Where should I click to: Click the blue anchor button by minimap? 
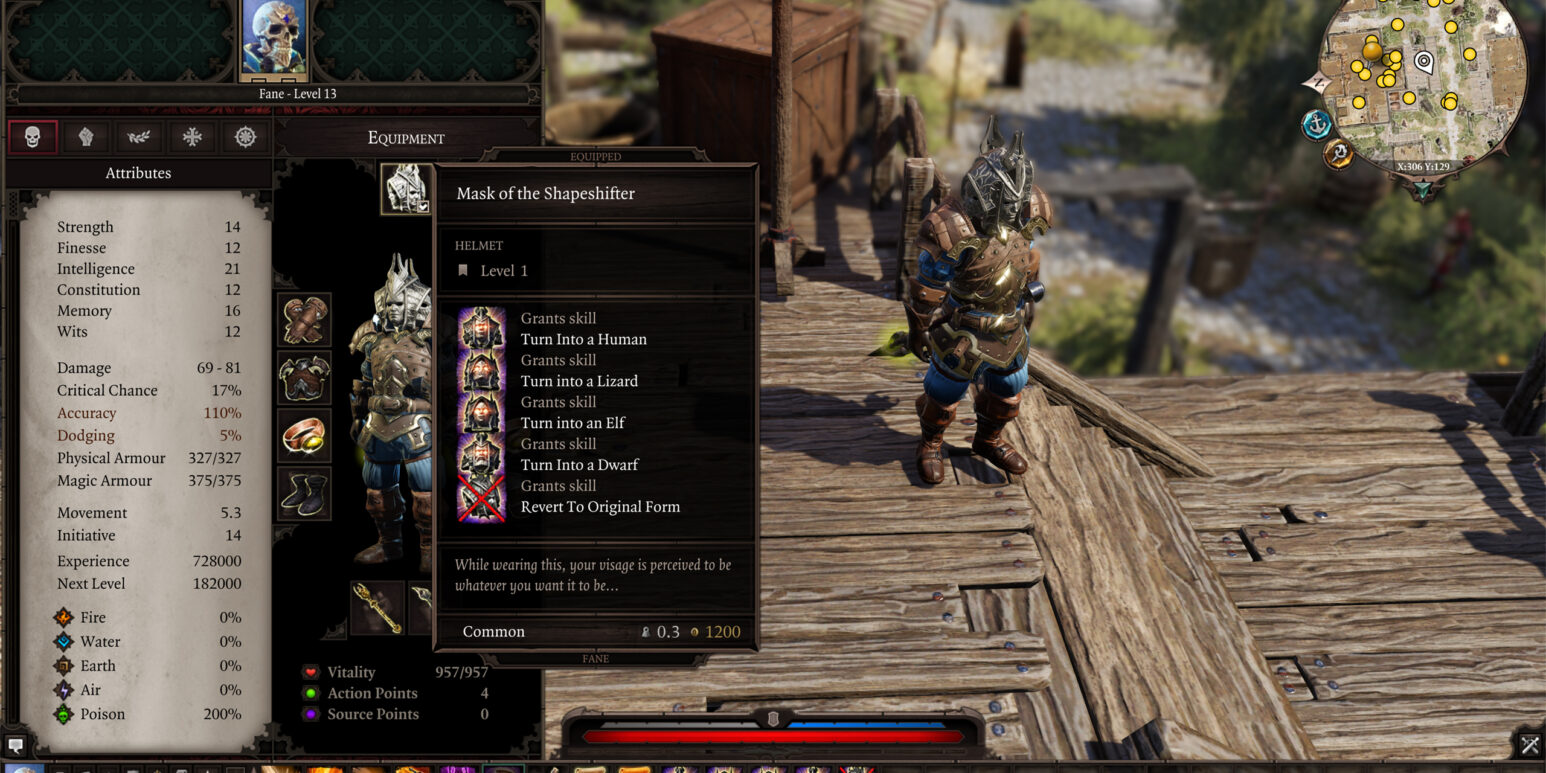(x=1317, y=125)
